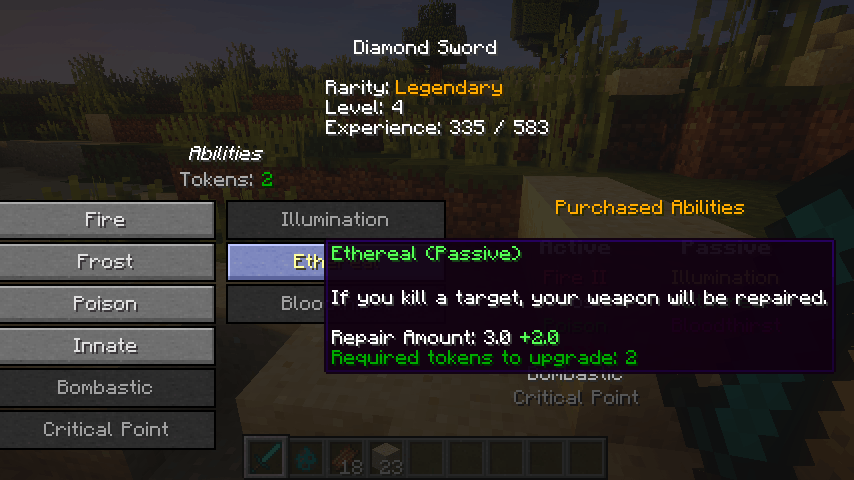The height and width of the screenshot is (480, 854).
Task: Click the hotbar slot holding 18 items
Action: (x=347, y=457)
